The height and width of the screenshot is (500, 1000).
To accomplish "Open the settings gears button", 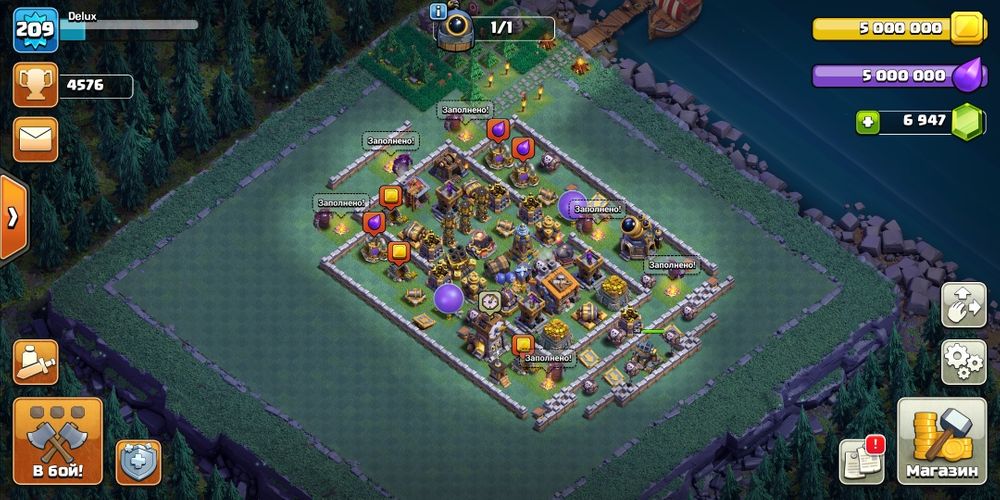I will pos(964,361).
